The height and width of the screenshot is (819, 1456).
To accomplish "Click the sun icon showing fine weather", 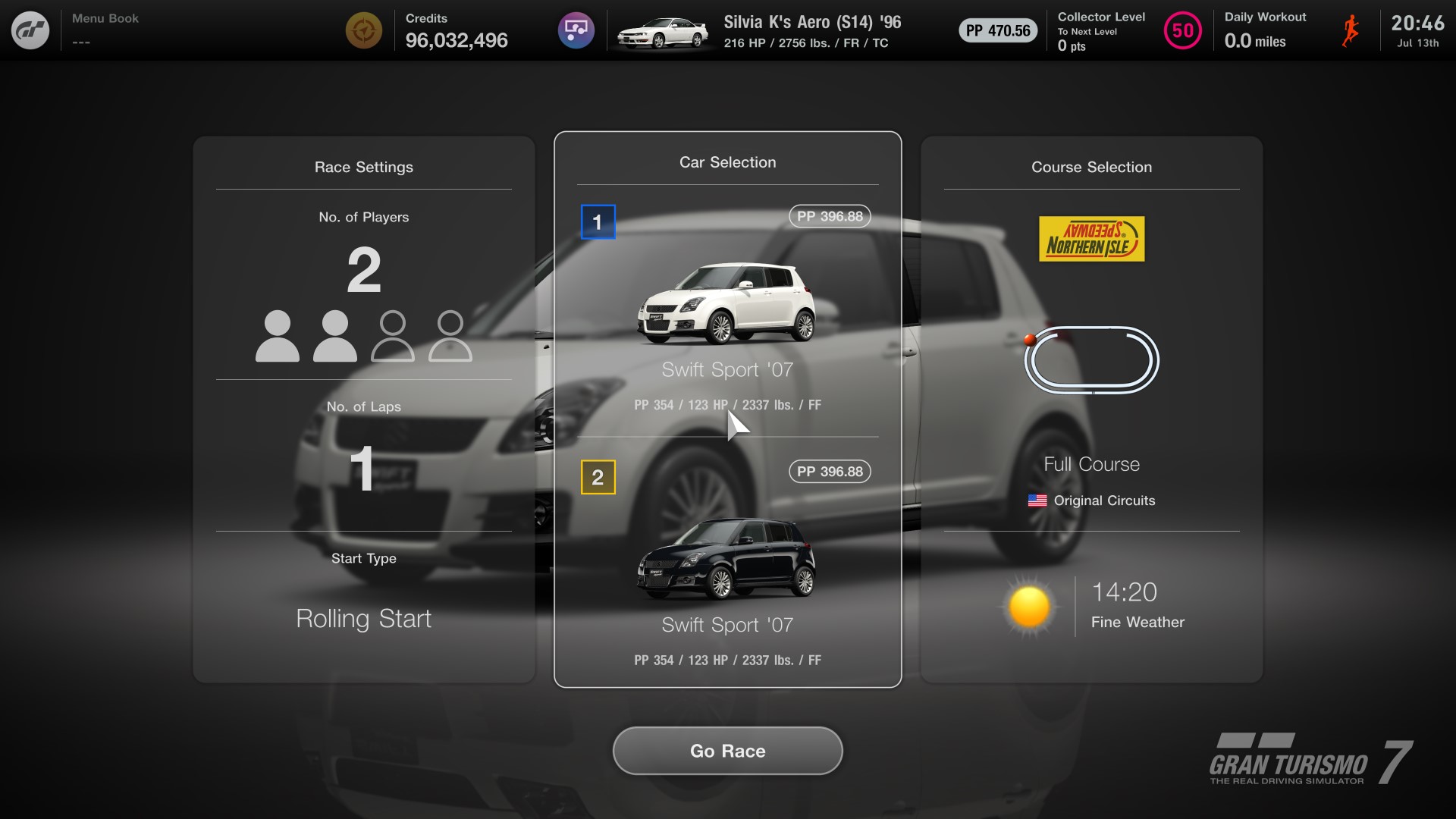I will pos(1029,606).
